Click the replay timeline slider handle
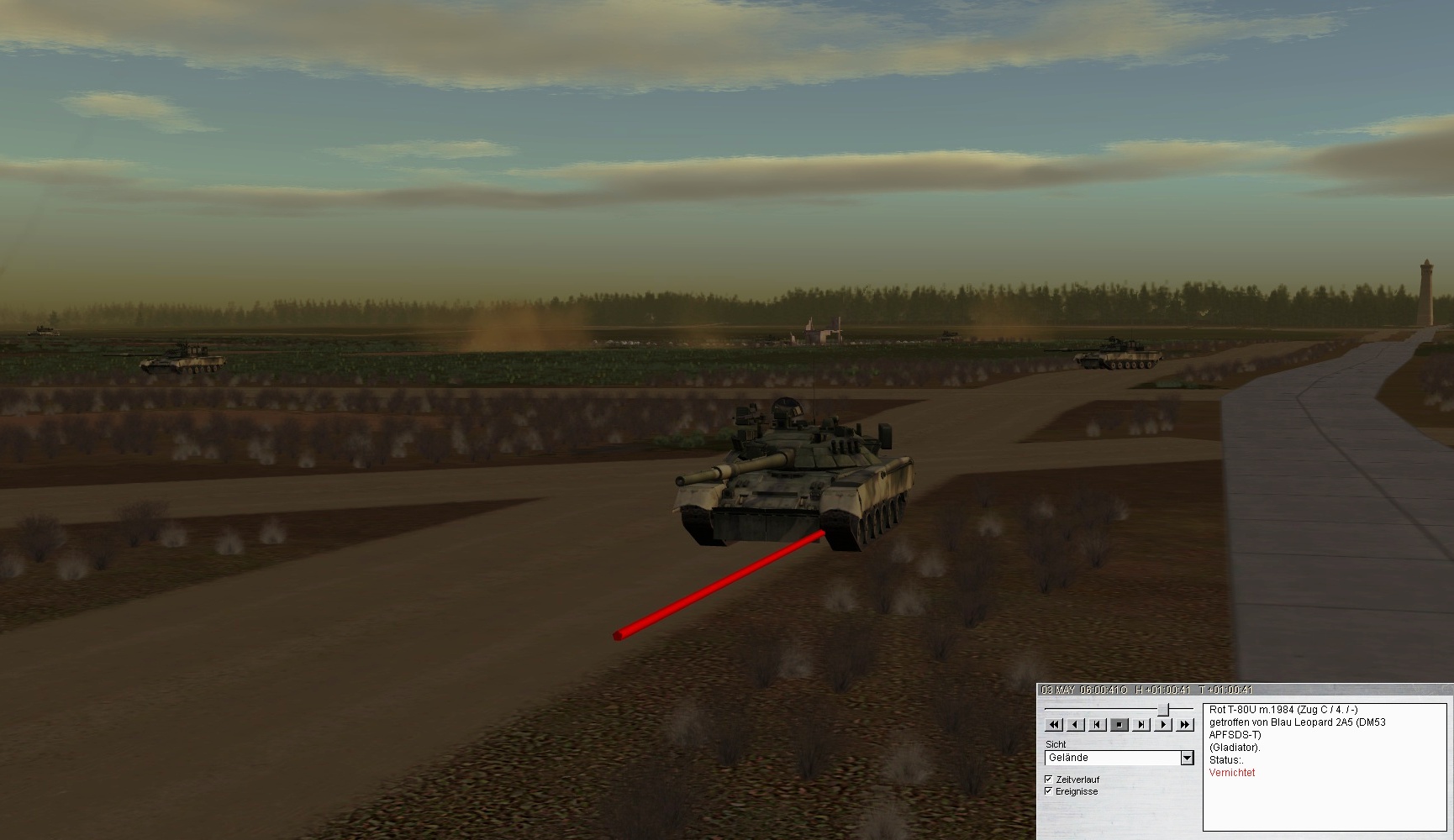Image resolution: width=1454 pixels, height=840 pixels. (1163, 711)
